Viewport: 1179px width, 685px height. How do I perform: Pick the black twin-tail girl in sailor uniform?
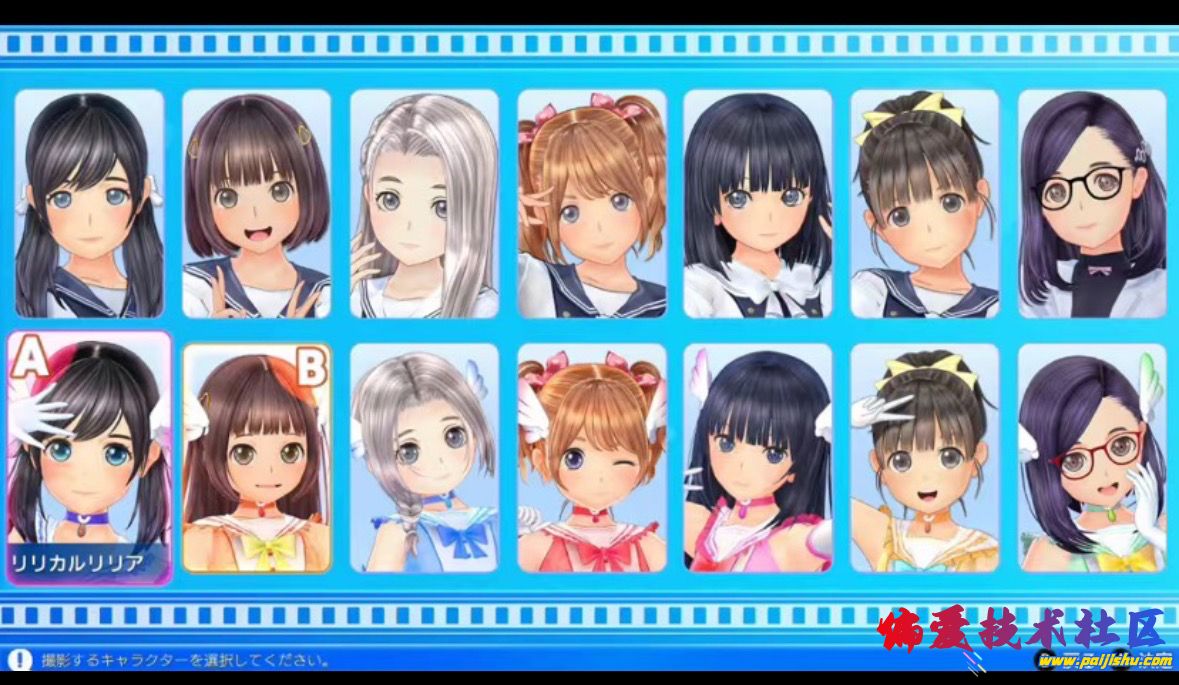[x=89, y=203]
